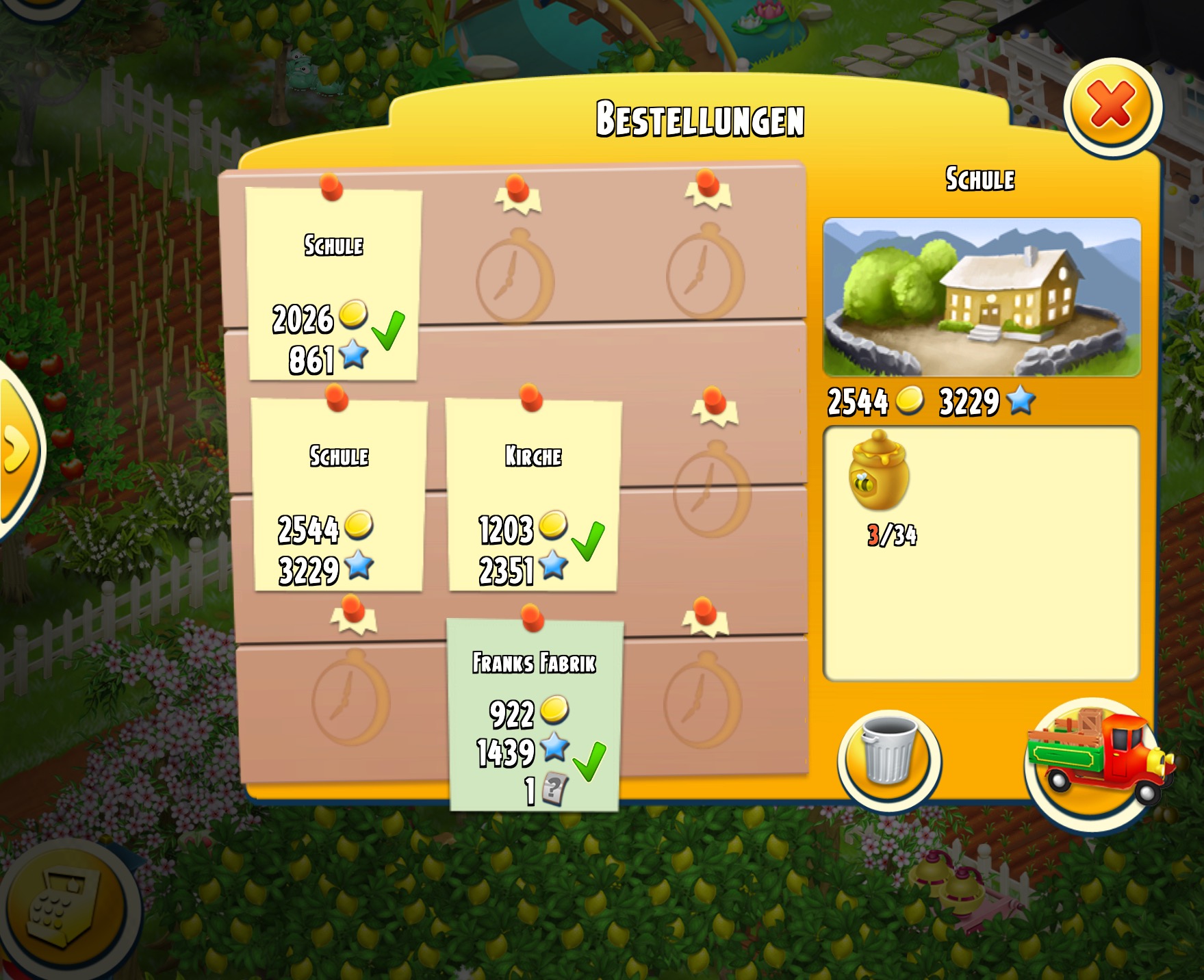This screenshot has height=980, width=1204.
Task: Choose the Kirche order note
Action: click(x=533, y=495)
